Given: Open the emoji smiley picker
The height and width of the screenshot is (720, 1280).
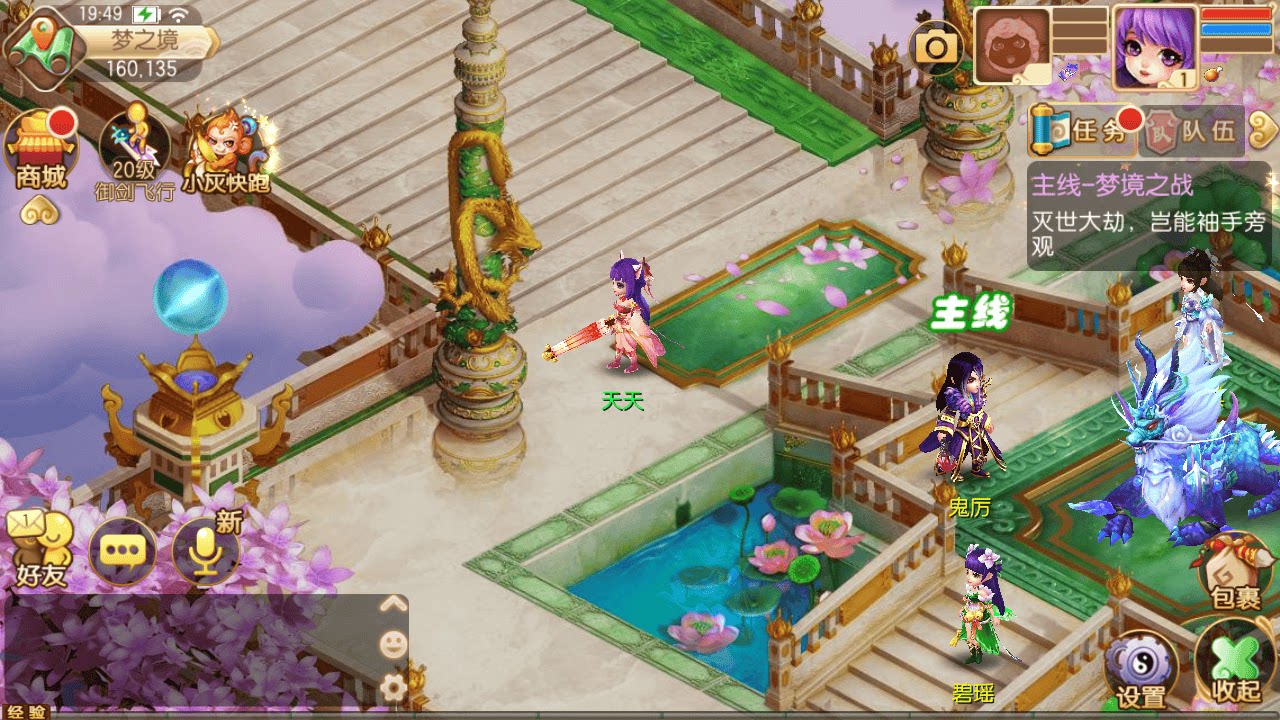Looking at the screenshot, I should (x=393, y=645).
